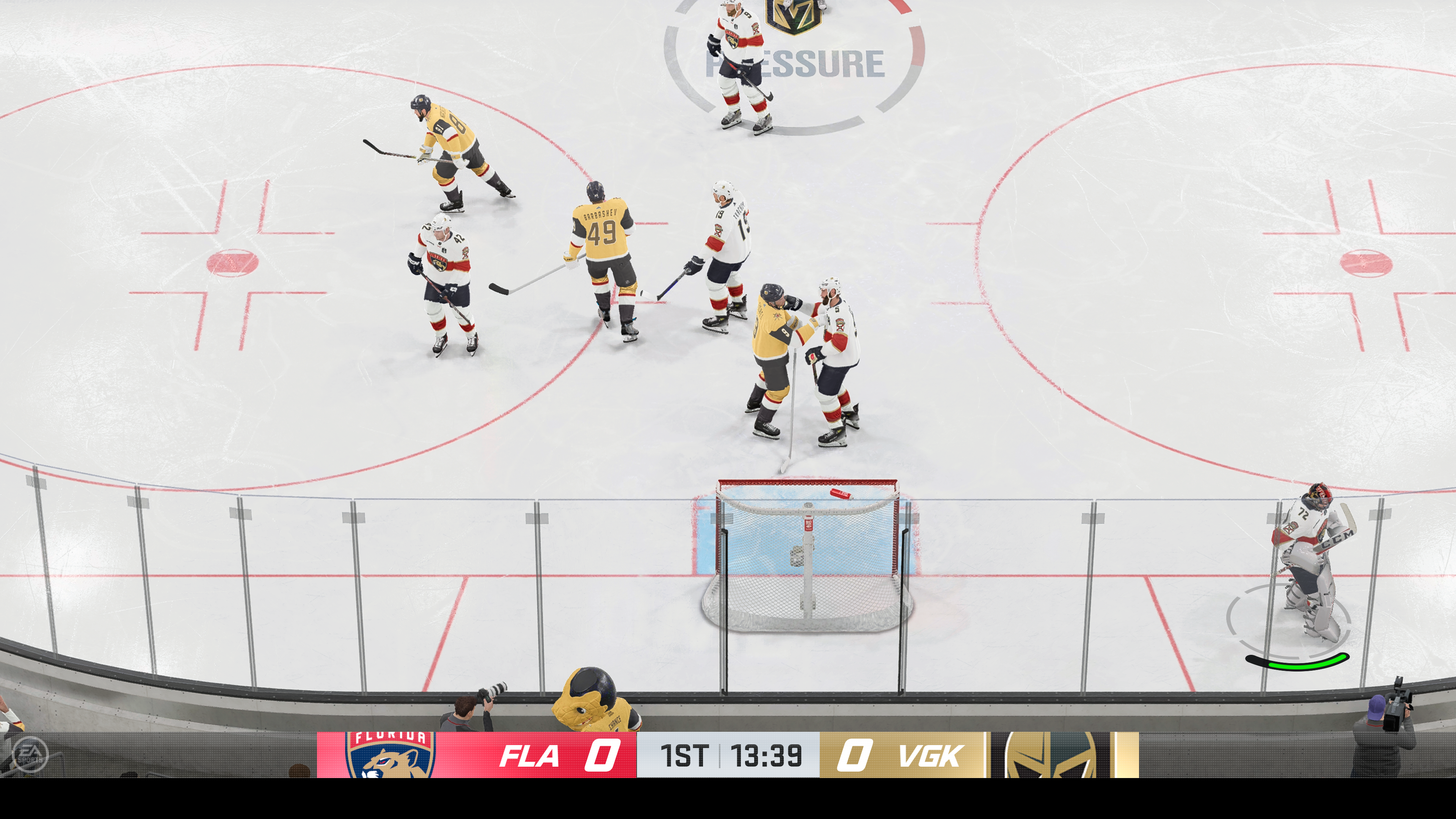Select the Vegas Golden Knights scorebar logo
Image resolution: width=1456 pixels, height=819 pixels.
coord(1050,755)
